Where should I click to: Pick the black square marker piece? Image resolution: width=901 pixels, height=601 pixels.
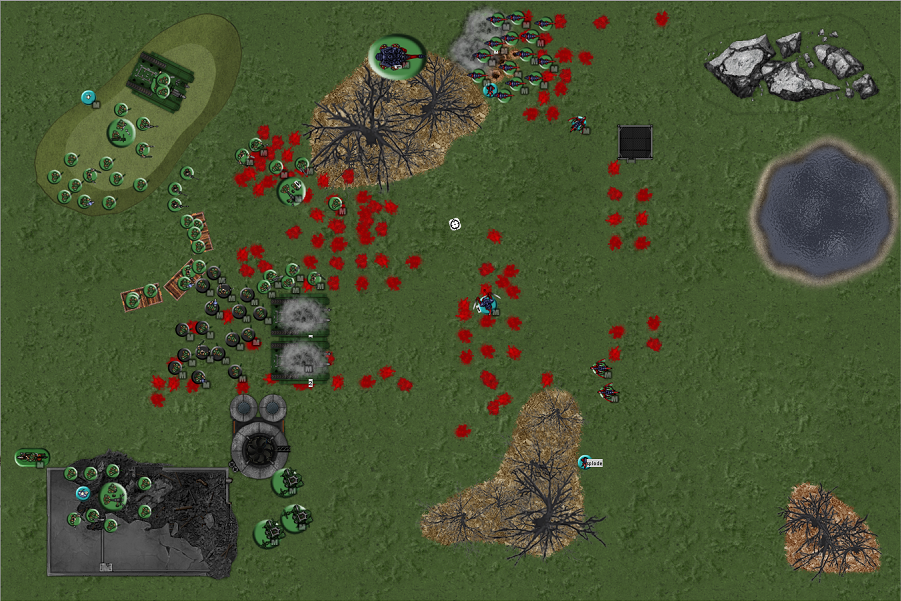click(636, 142)
